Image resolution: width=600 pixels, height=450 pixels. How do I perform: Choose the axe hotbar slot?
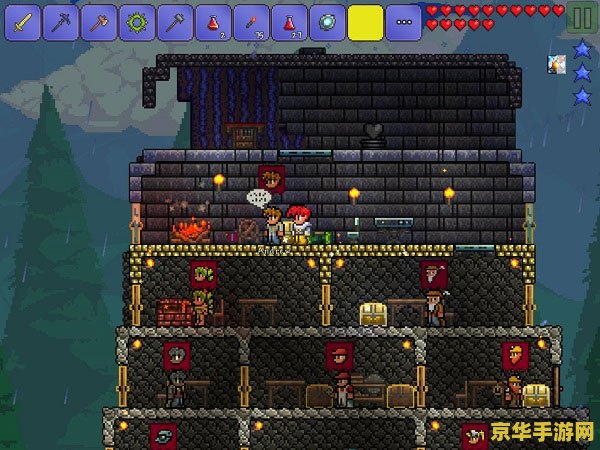pos(99,20)
